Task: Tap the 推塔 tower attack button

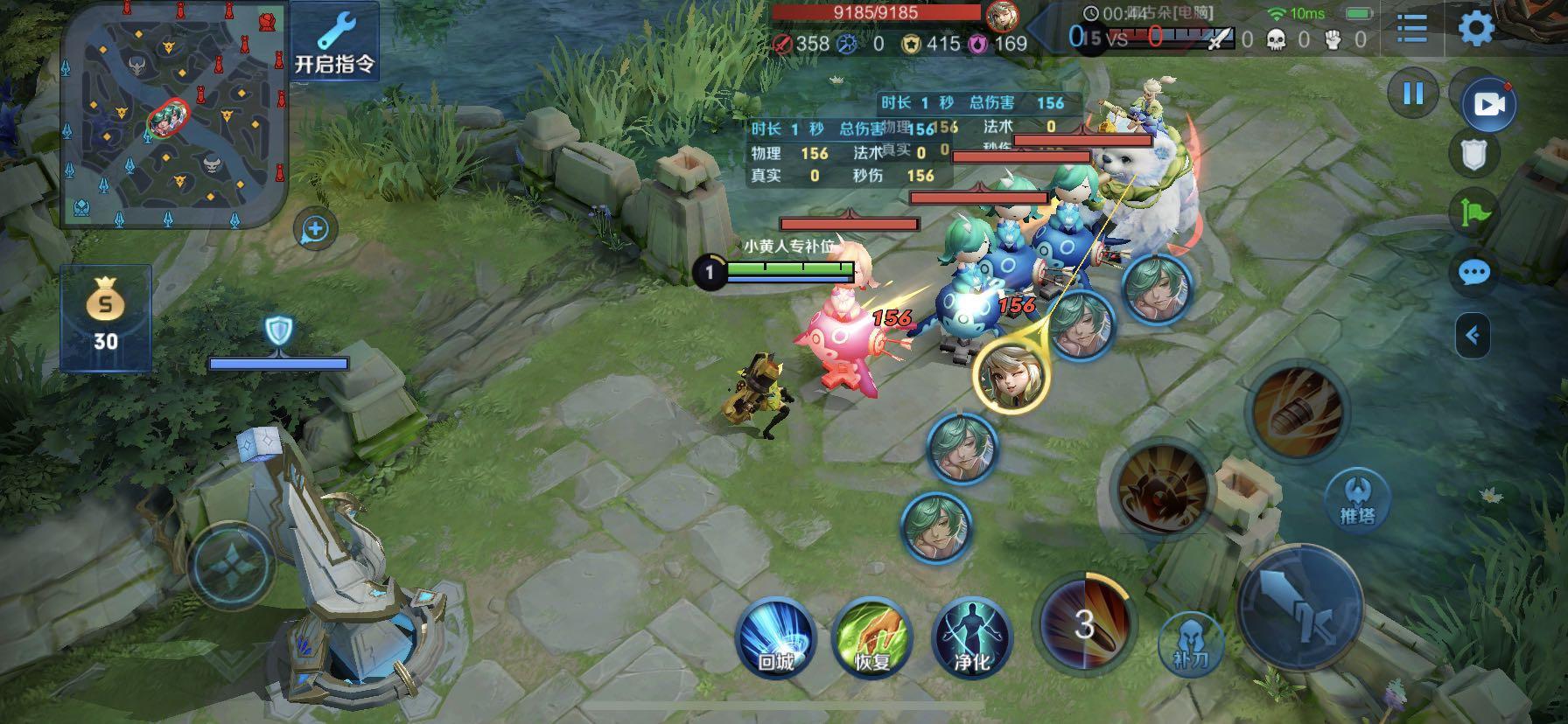Action: click(1357, 500)
